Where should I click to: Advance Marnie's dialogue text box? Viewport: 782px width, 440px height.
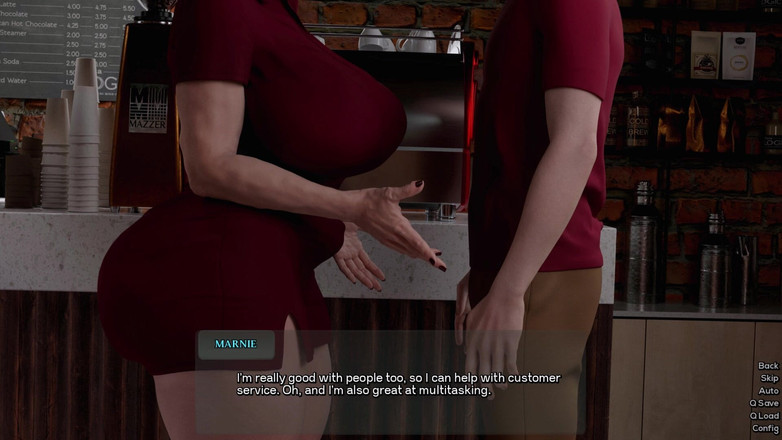coord(400,384)
